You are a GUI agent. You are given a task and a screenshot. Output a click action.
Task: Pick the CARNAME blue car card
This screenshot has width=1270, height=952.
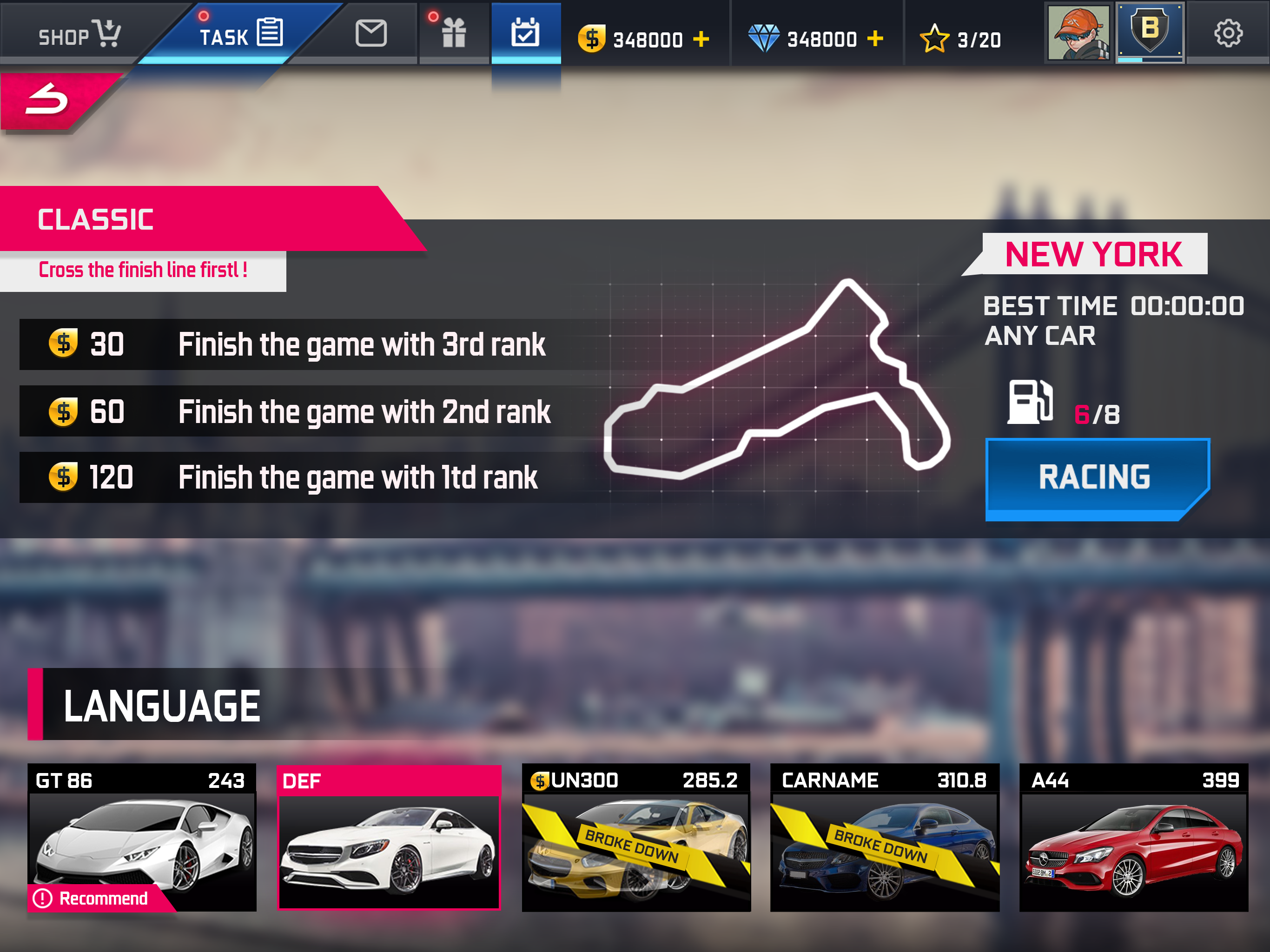point(884,837)
